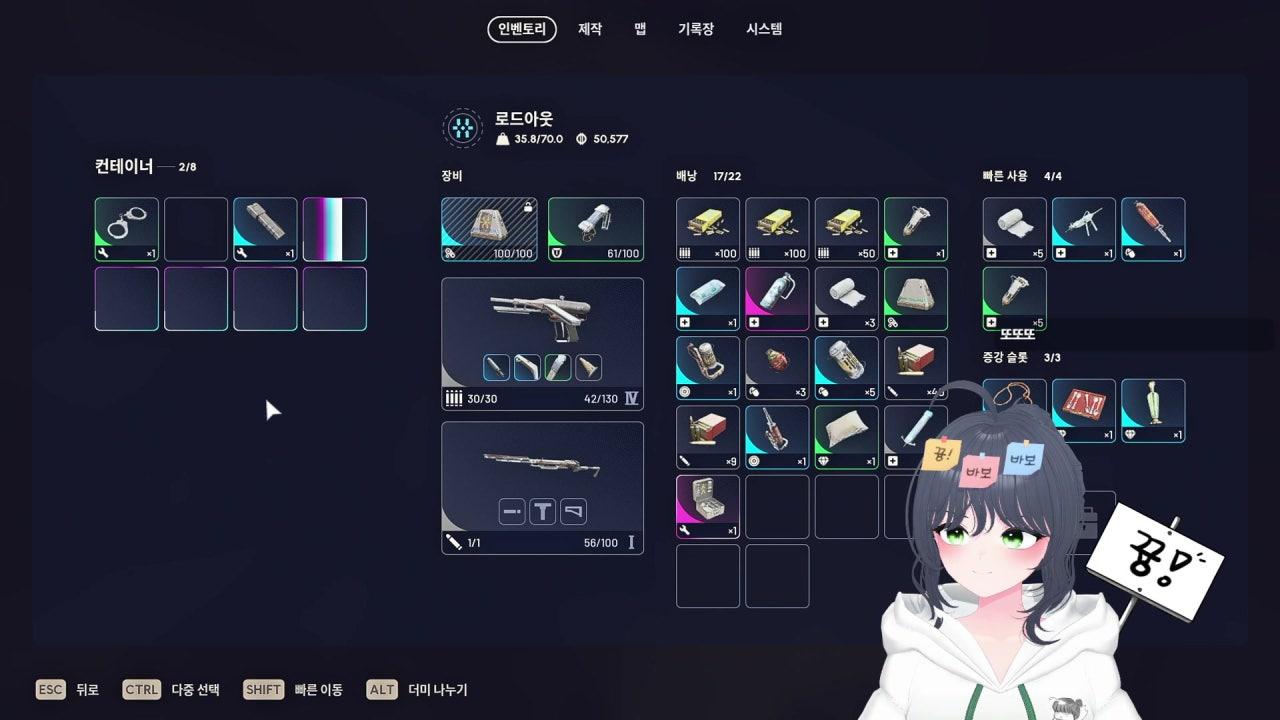Select the magenta toolbox case in backpack

pyautogui.click(x=708, y=506)
